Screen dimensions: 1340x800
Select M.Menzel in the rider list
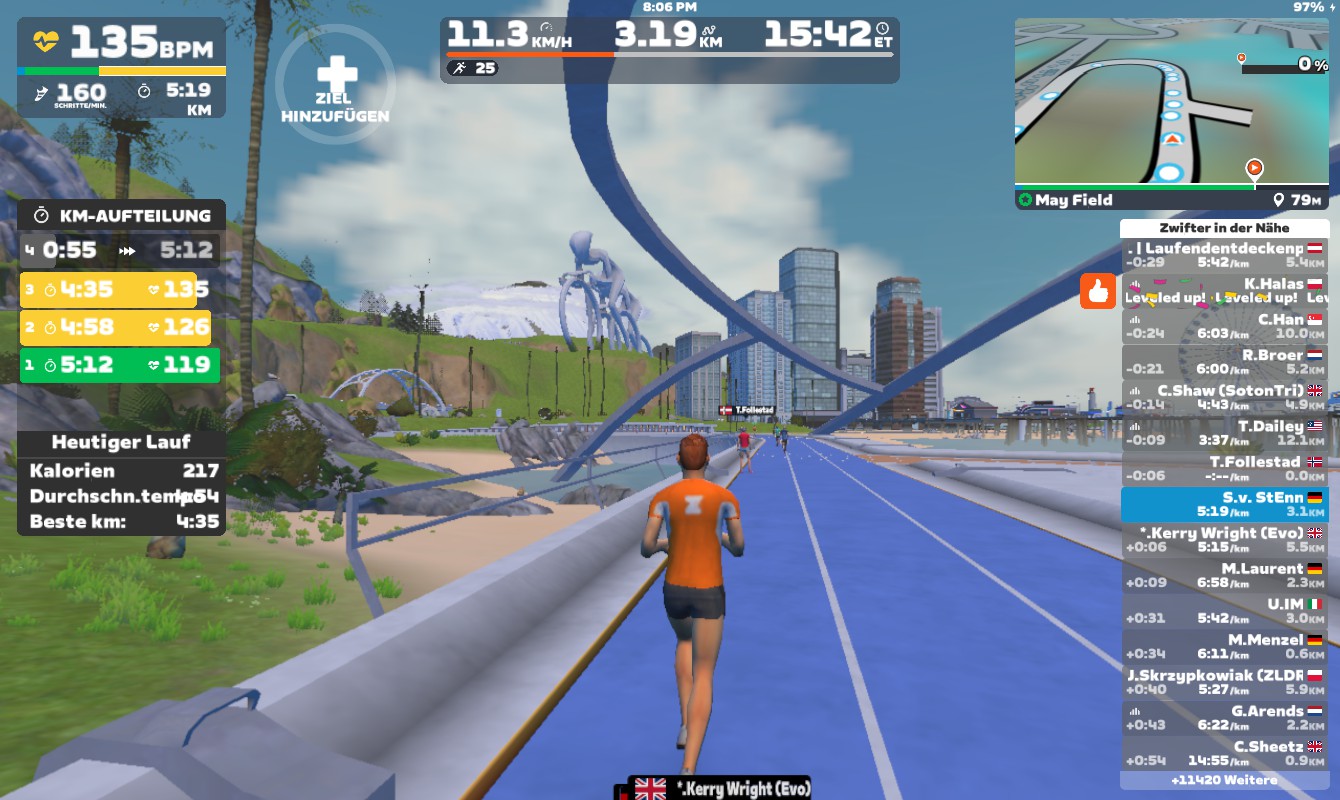pos(1225,647)
